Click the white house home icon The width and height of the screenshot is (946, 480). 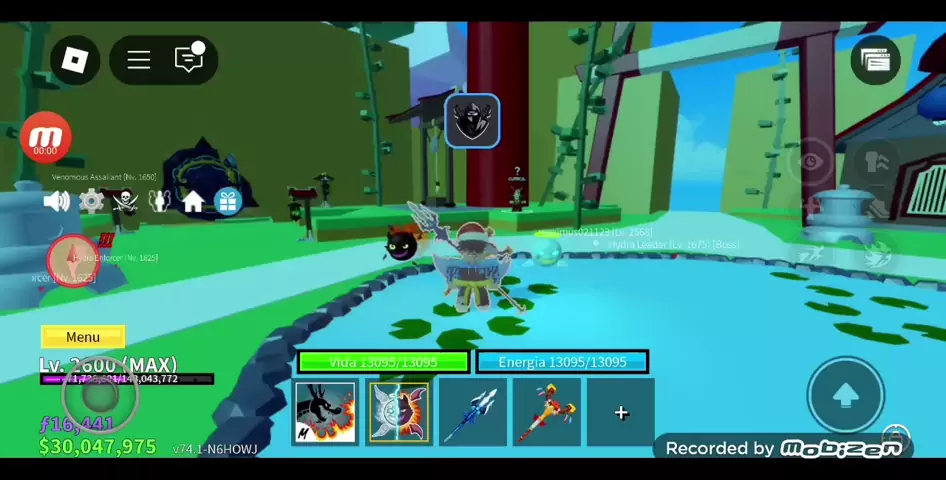(x=193, y=201)
